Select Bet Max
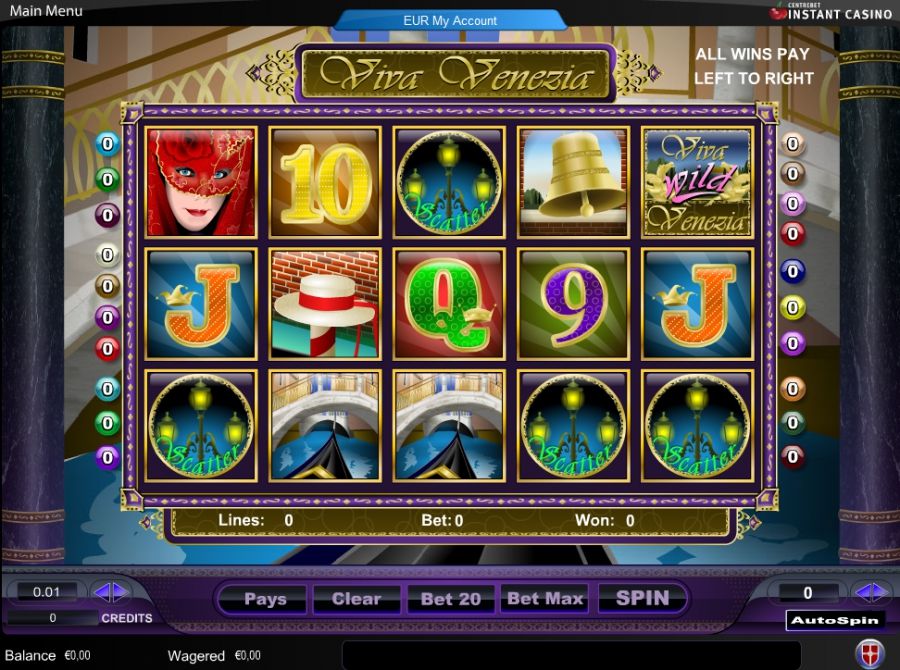 (545, 599)
